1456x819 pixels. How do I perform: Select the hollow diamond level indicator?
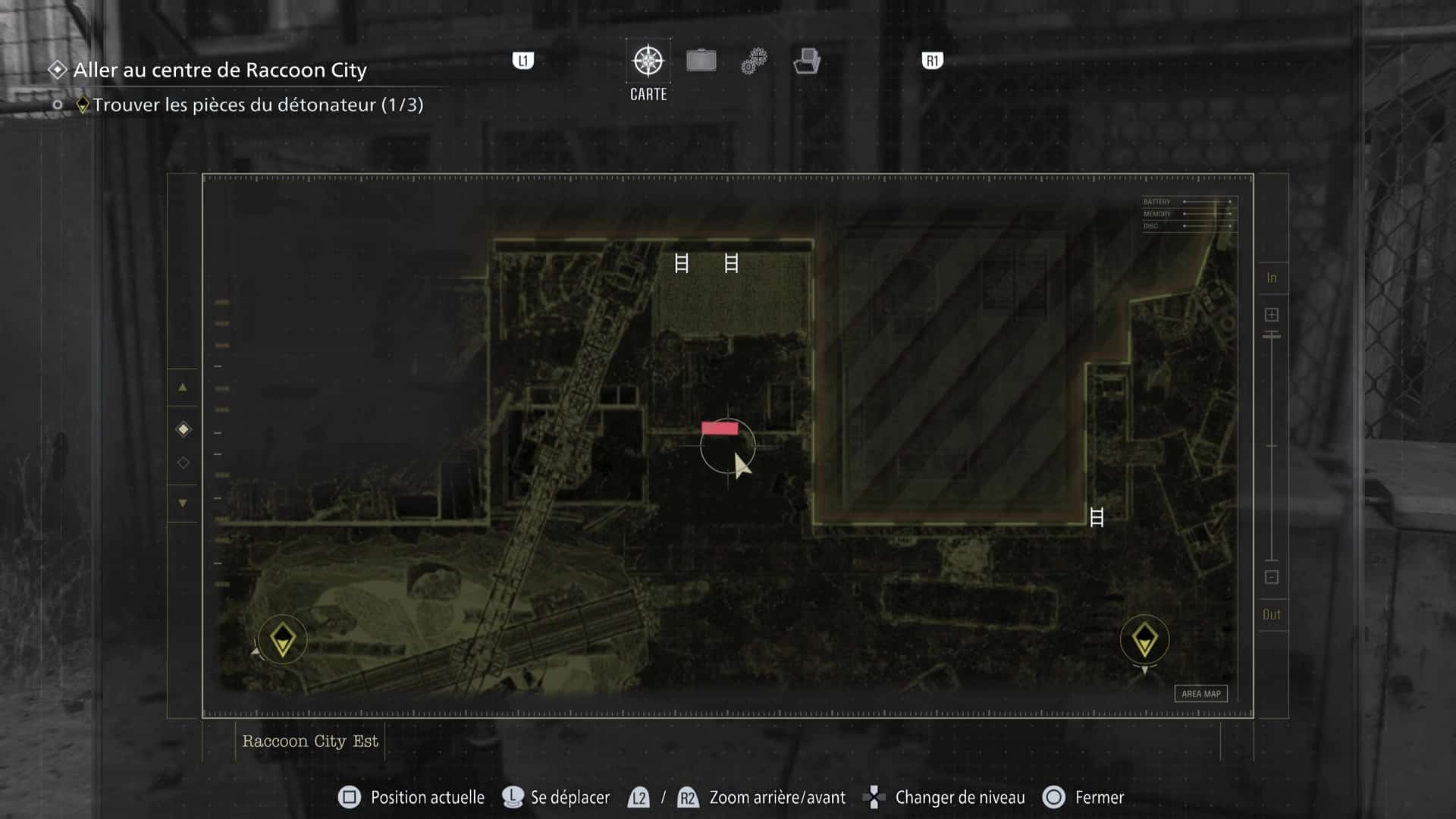[x=182, y=462]
